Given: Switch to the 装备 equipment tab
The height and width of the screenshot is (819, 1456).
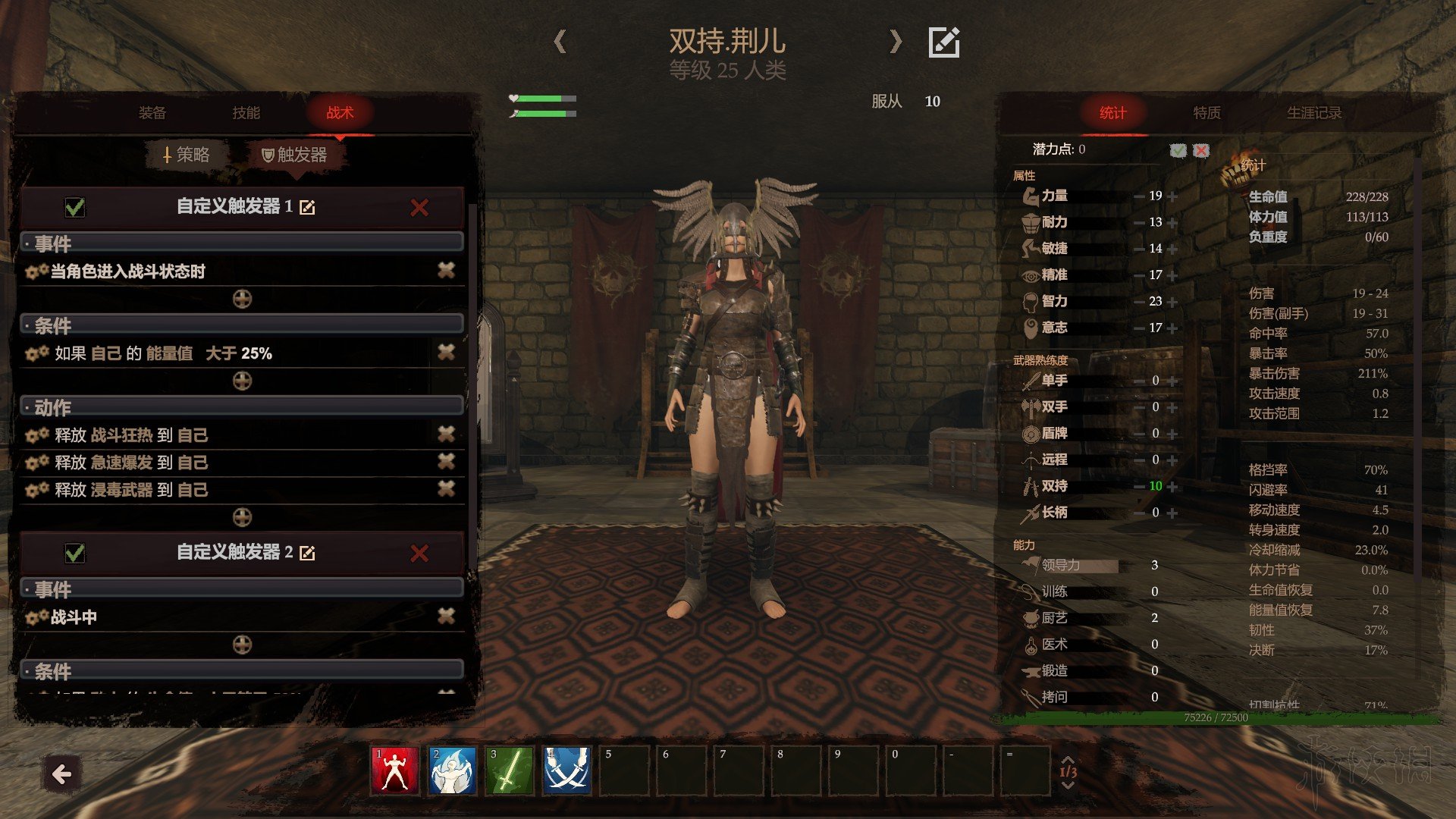Looking at the screenshot, I should 152,113.
